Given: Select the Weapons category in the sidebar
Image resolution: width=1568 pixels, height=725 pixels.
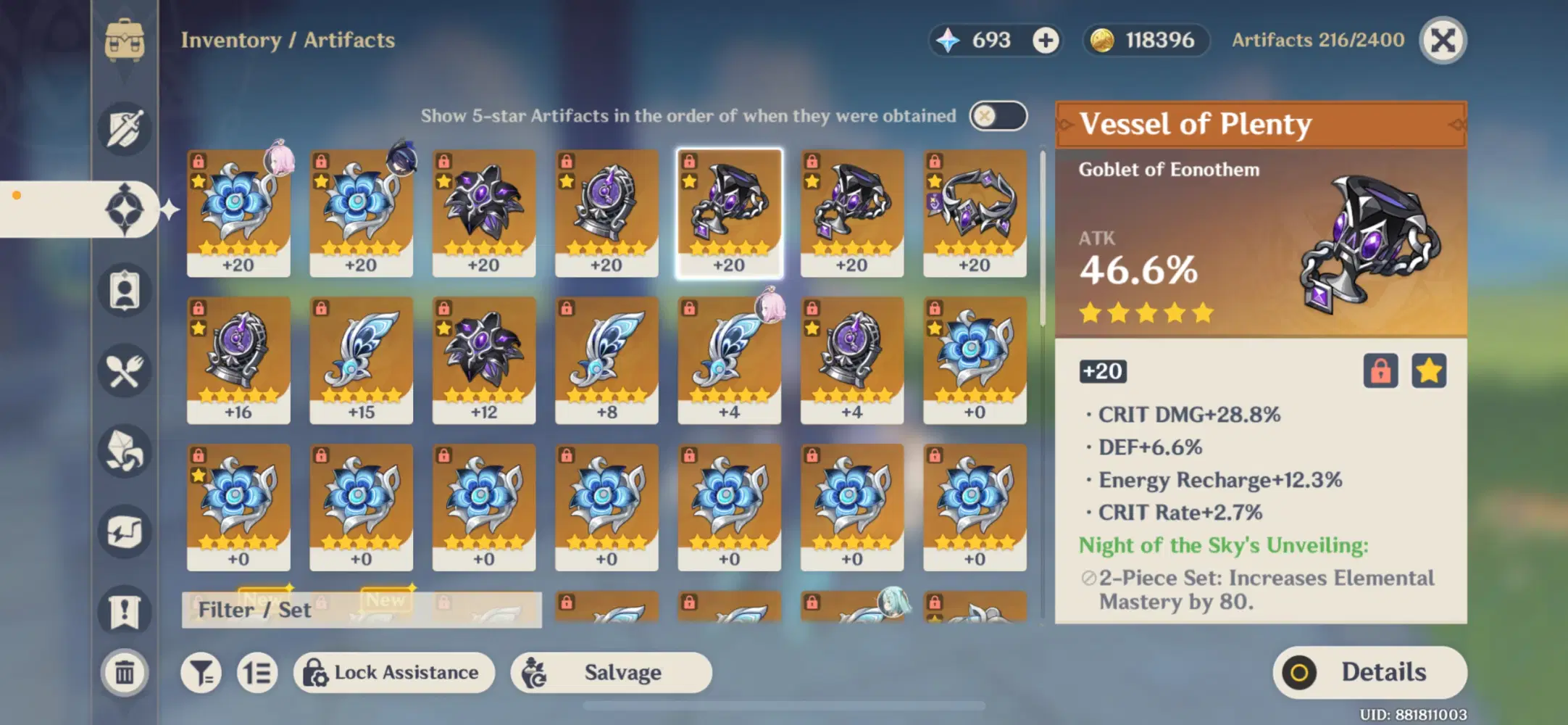Looking at the screenshot, I should click(x=125, y=129).
